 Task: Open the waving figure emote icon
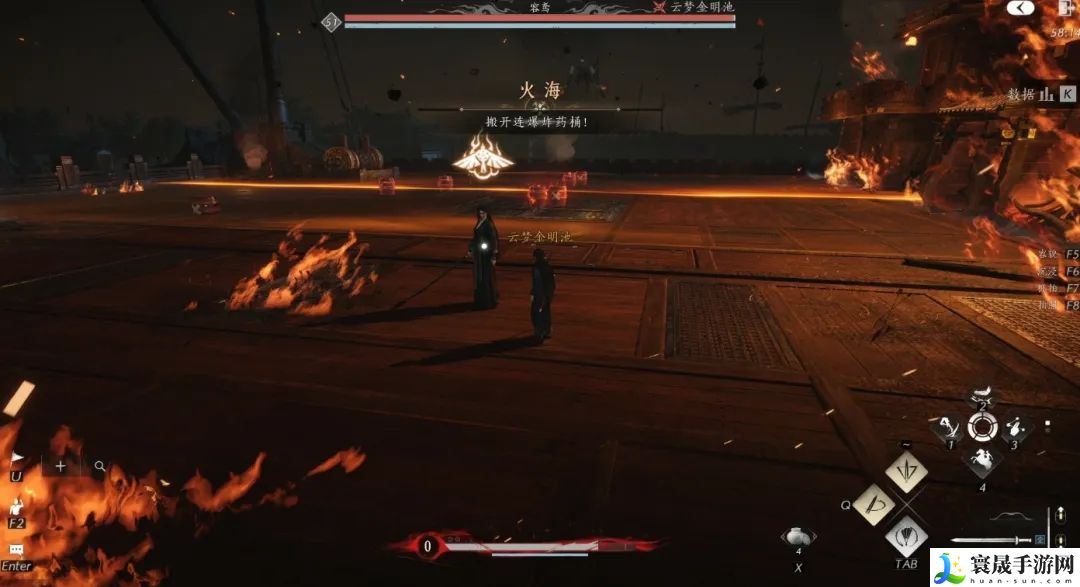tap(17, 507)
